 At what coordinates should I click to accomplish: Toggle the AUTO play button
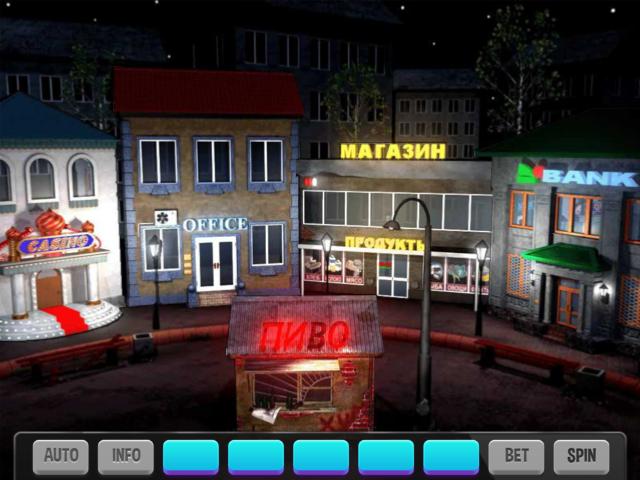(61, 456)
